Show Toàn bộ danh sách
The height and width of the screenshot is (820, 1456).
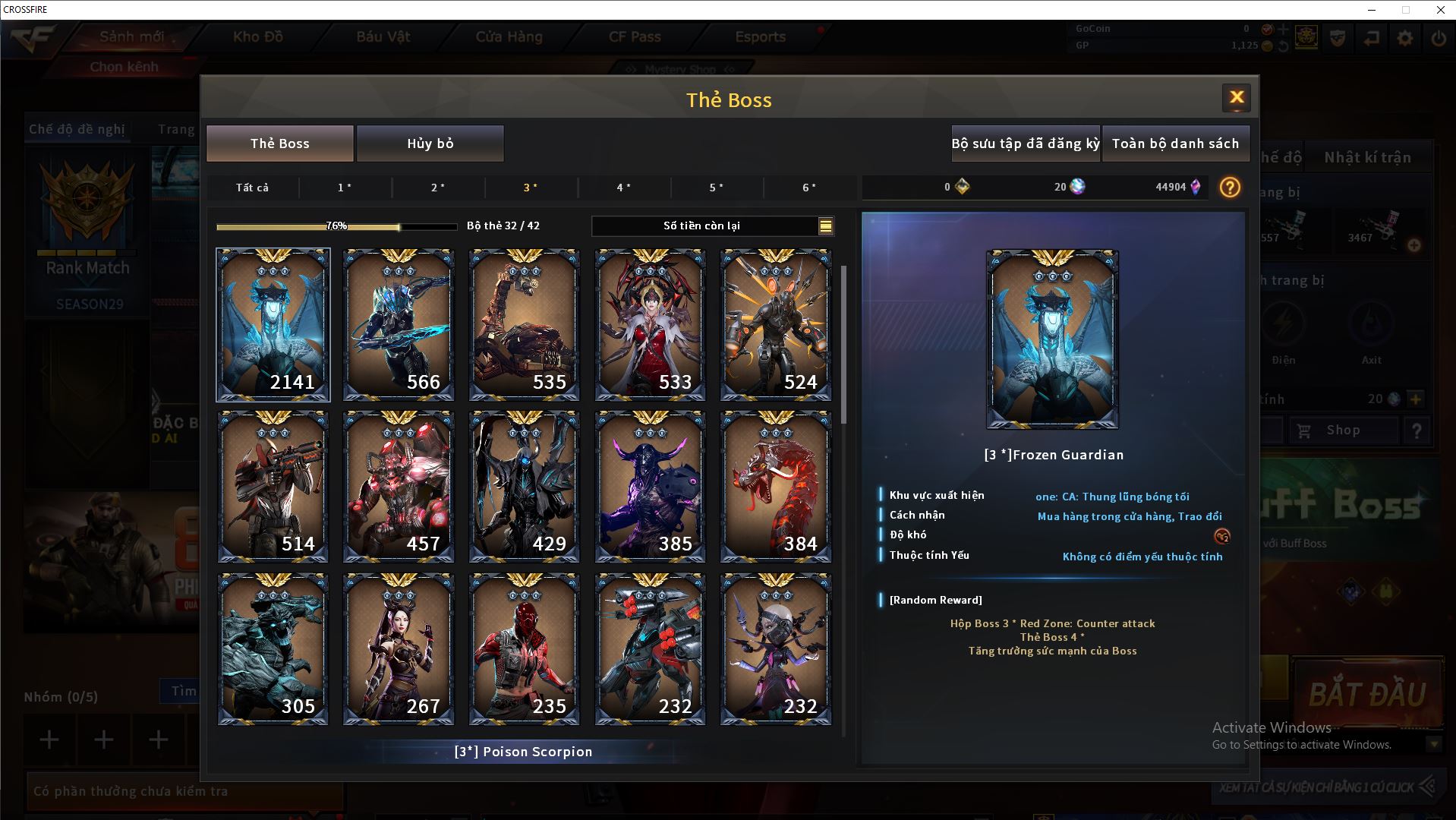click(1174, 143)
